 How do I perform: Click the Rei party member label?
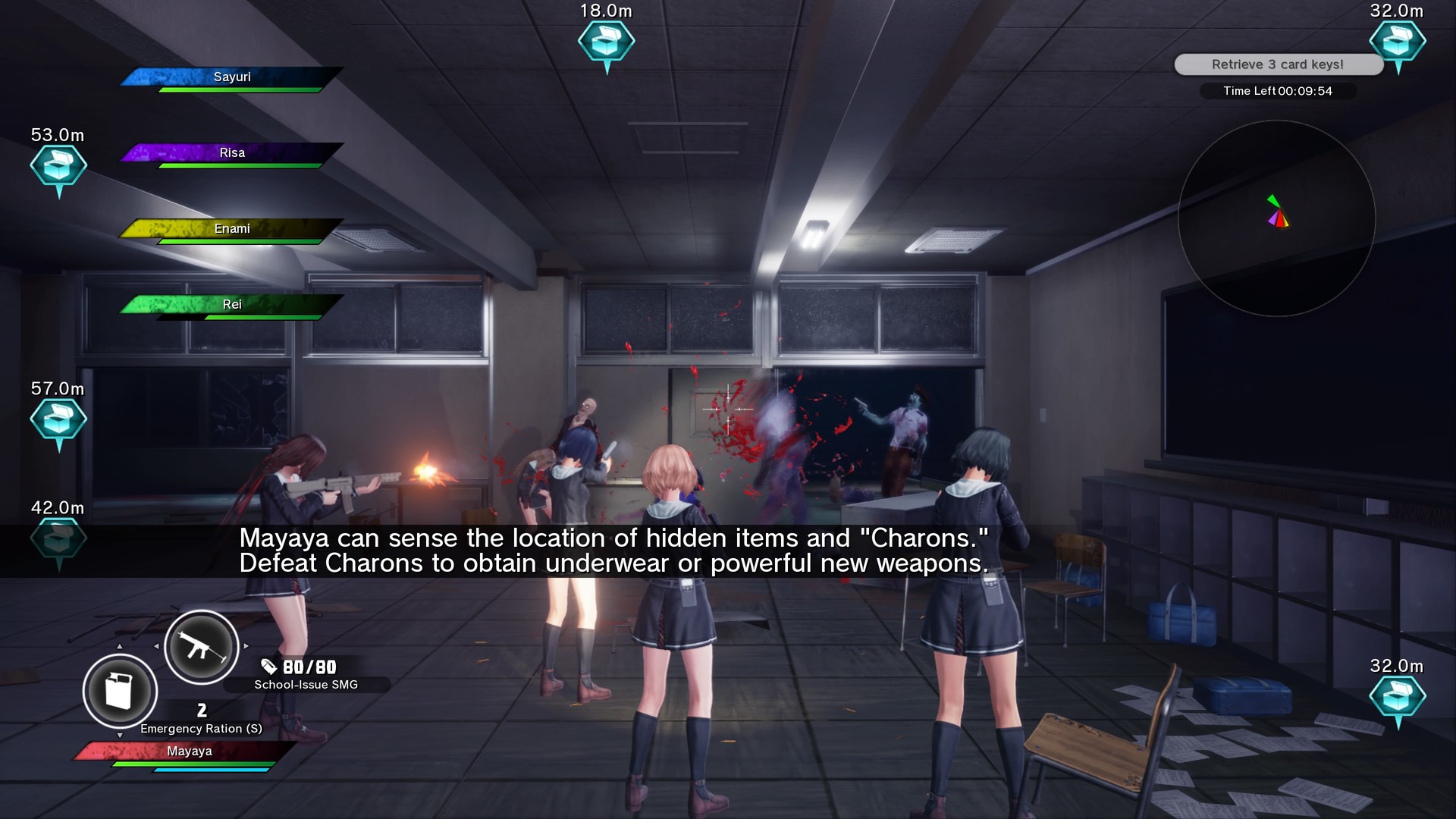(x=233, y=304)
